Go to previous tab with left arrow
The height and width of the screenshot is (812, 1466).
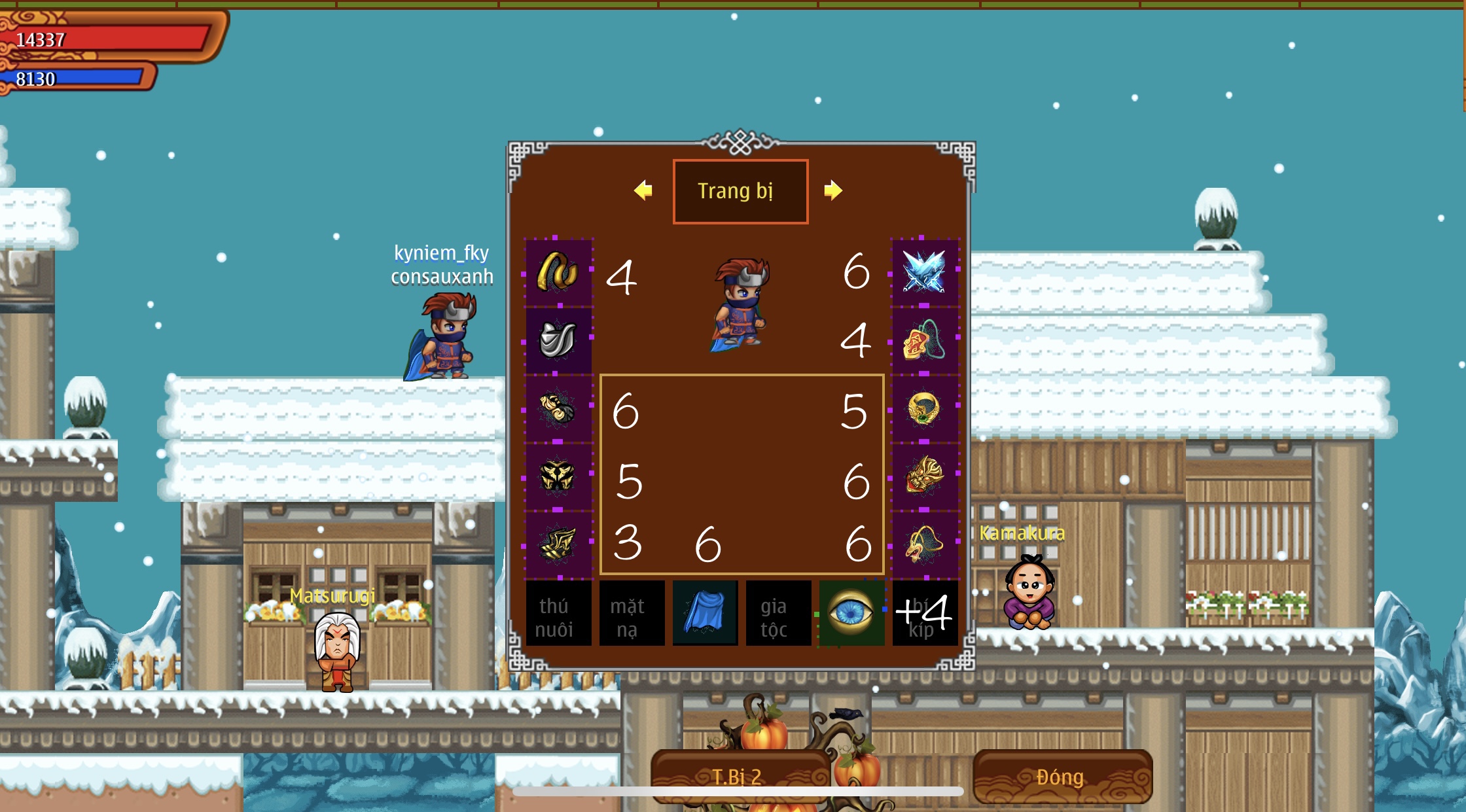643,190
